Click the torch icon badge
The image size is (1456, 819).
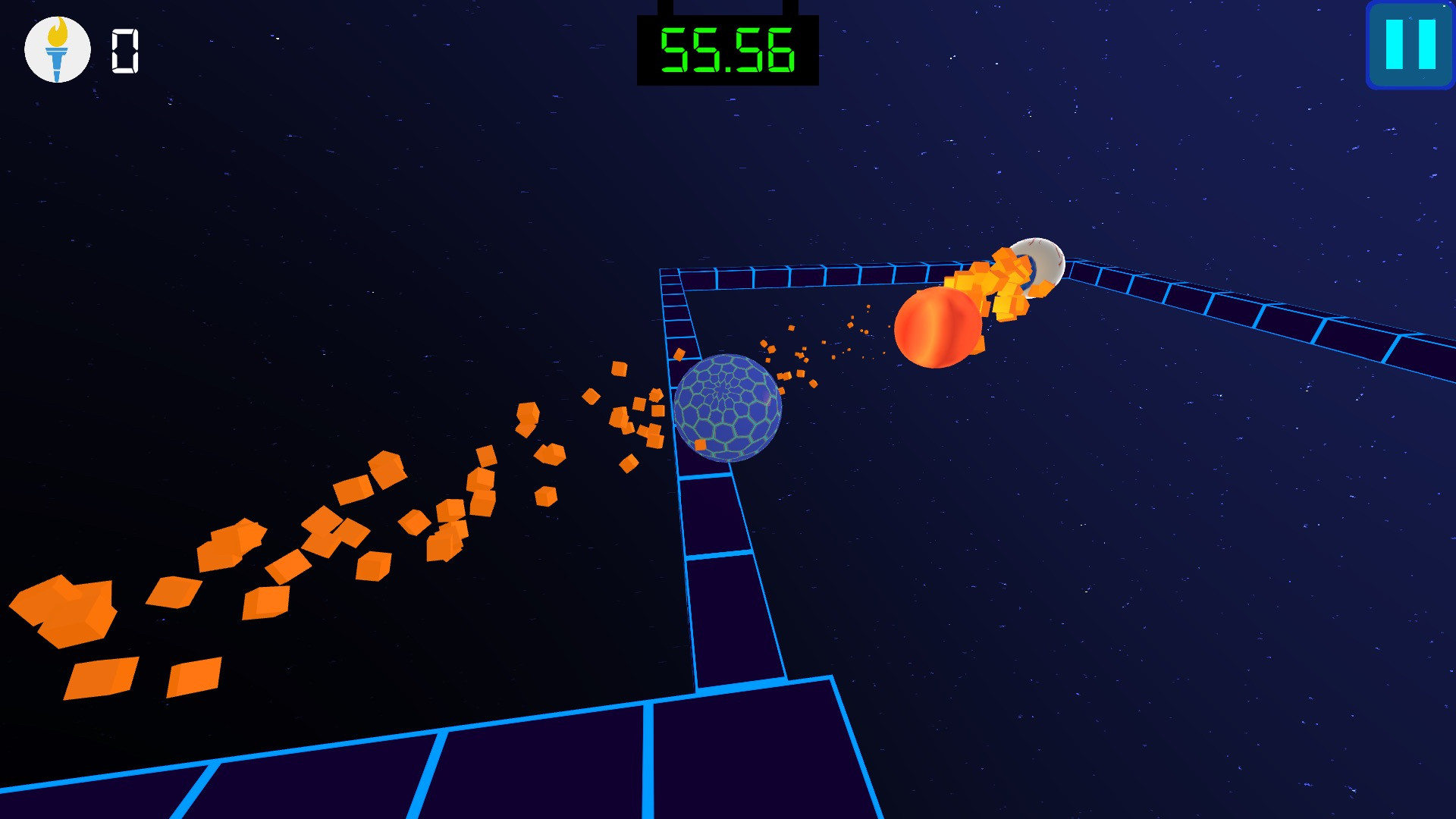coord(58,50)
